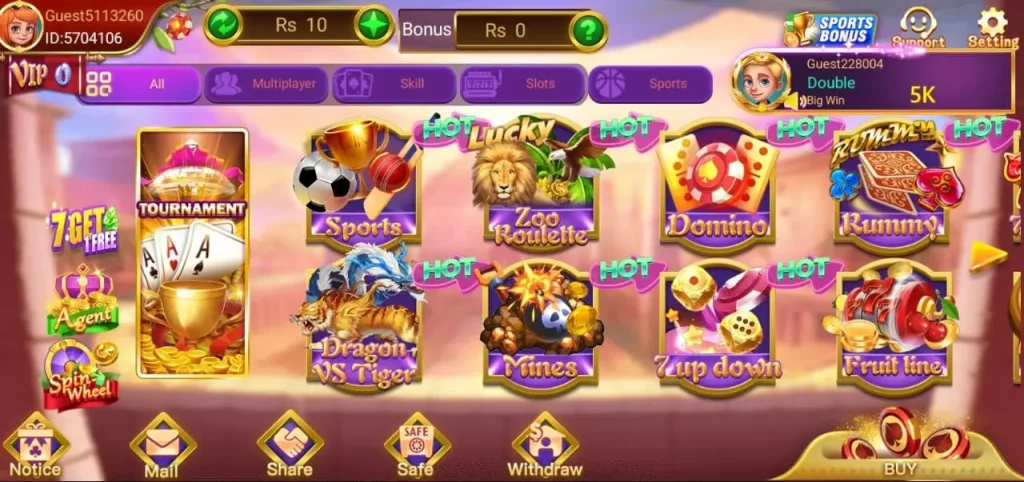This screenshot has height=482, width=1024.
Task: Select the Sports category tab
Action: pos(650,84)
